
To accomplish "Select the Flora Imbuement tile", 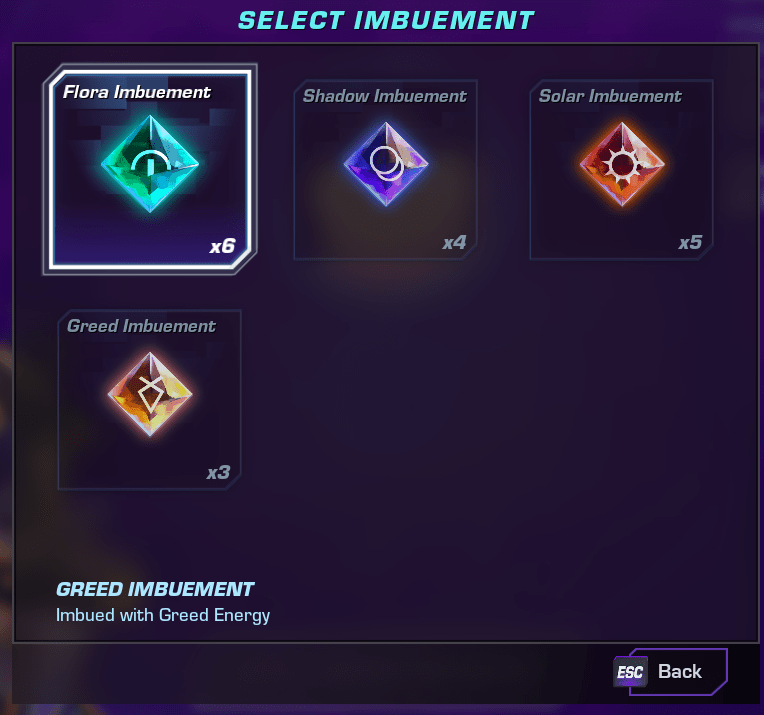I will [150, 170].
